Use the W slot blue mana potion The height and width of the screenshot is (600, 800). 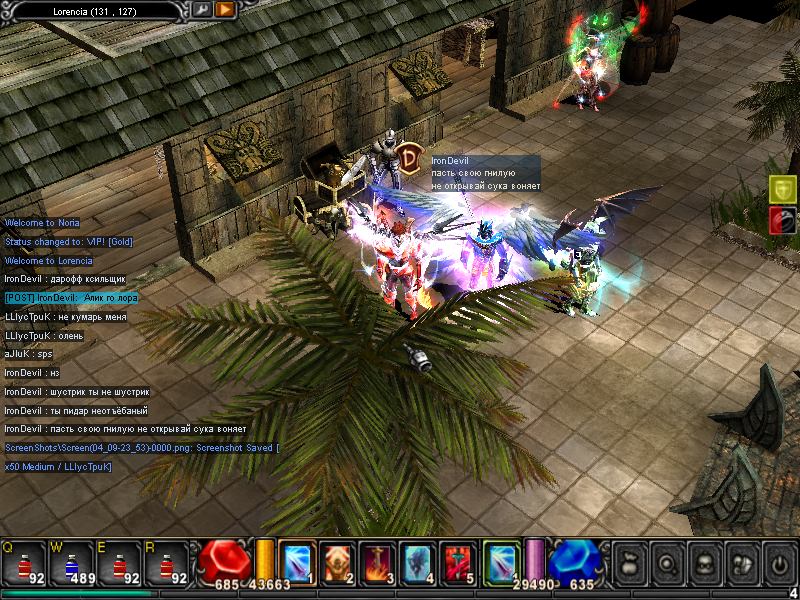[x=71, y=563]
